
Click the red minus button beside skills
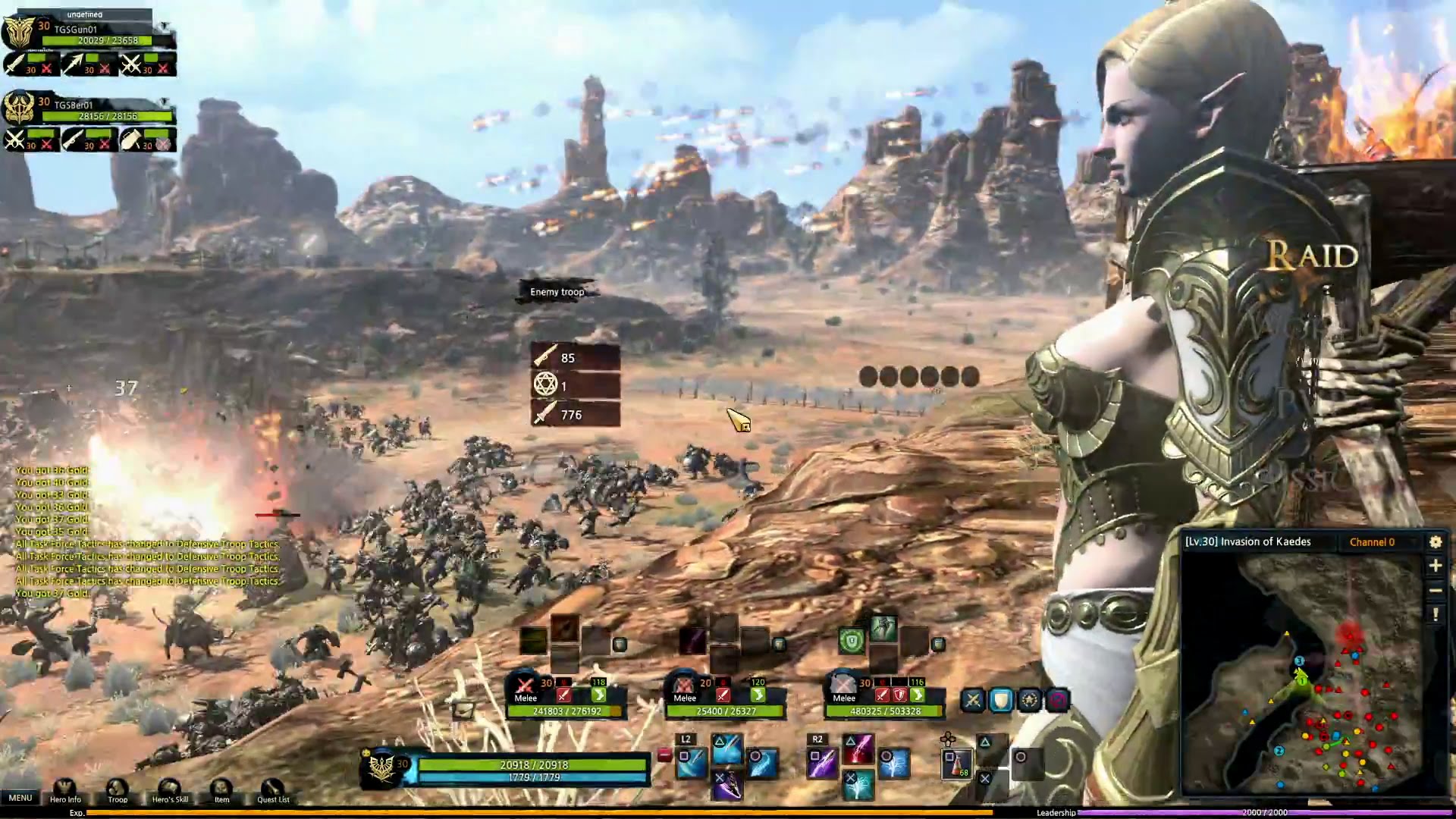(x=664, y=755)
